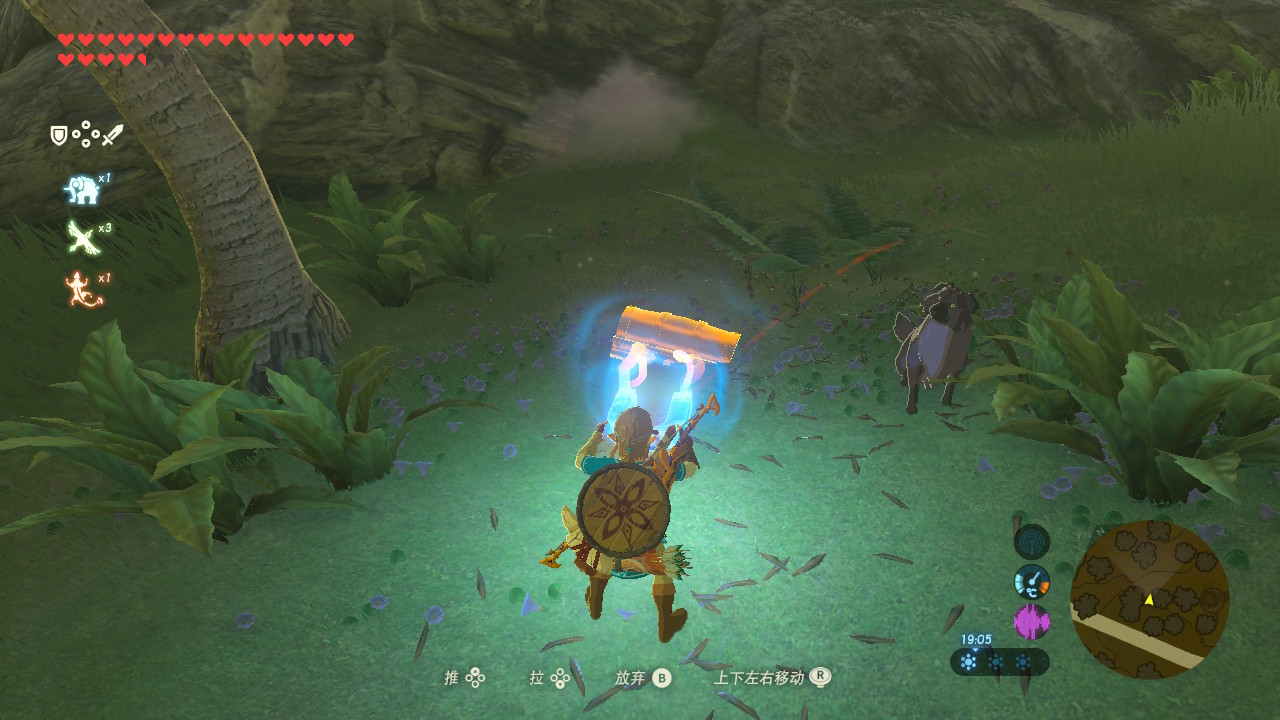Check the temperature gauge icon
The height and width of the screenshot is (720, 1280).
(1031, 582)
